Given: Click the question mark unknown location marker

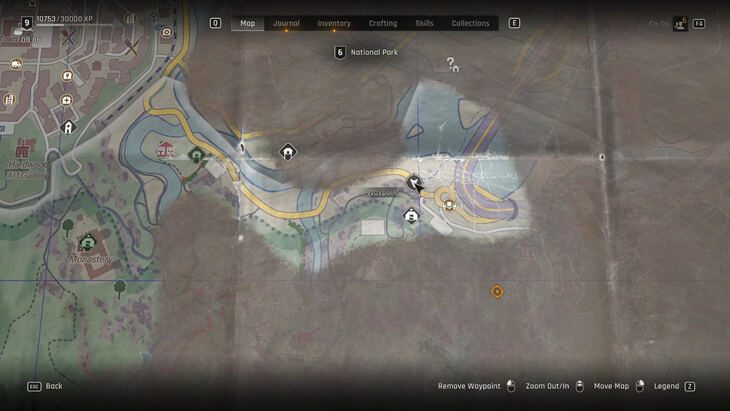Looking at the screenshot, I should click(452, 64).
